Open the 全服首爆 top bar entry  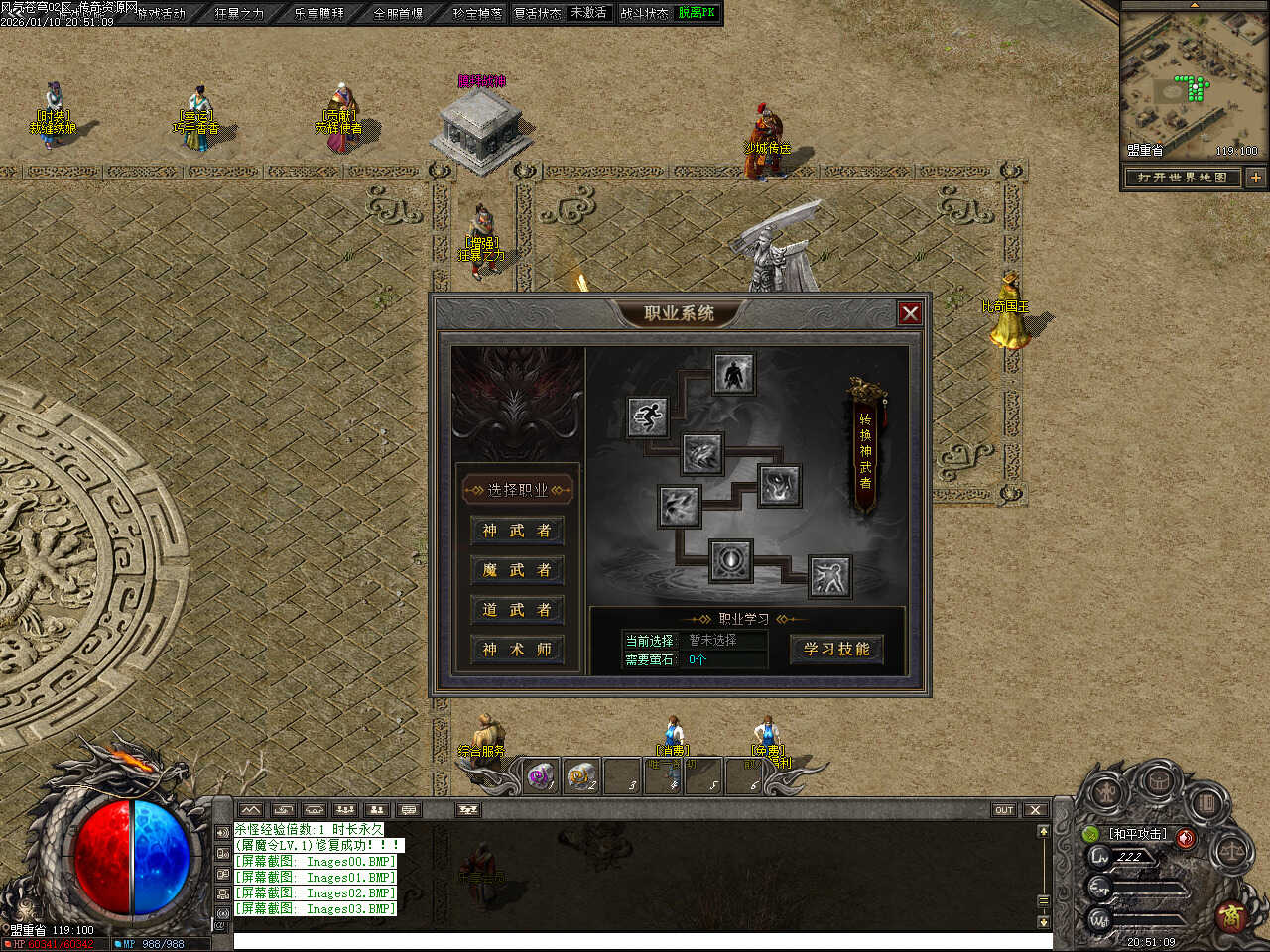point(398,13)
